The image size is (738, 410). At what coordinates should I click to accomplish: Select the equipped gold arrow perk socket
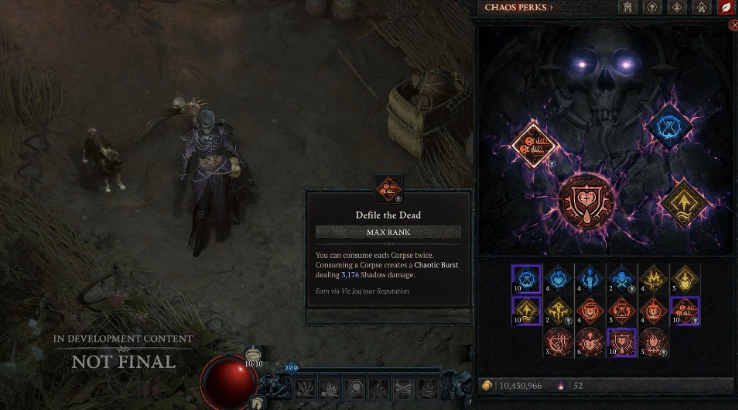(685, 204)
